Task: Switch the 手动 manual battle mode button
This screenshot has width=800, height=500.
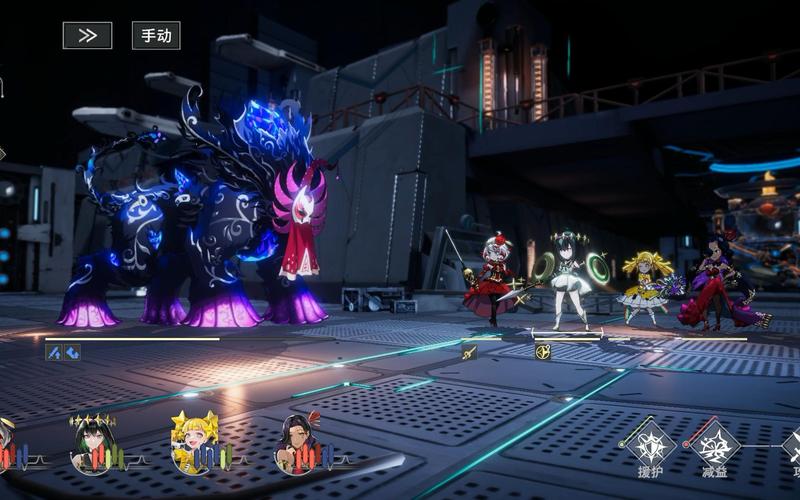Action: (156, 35)
